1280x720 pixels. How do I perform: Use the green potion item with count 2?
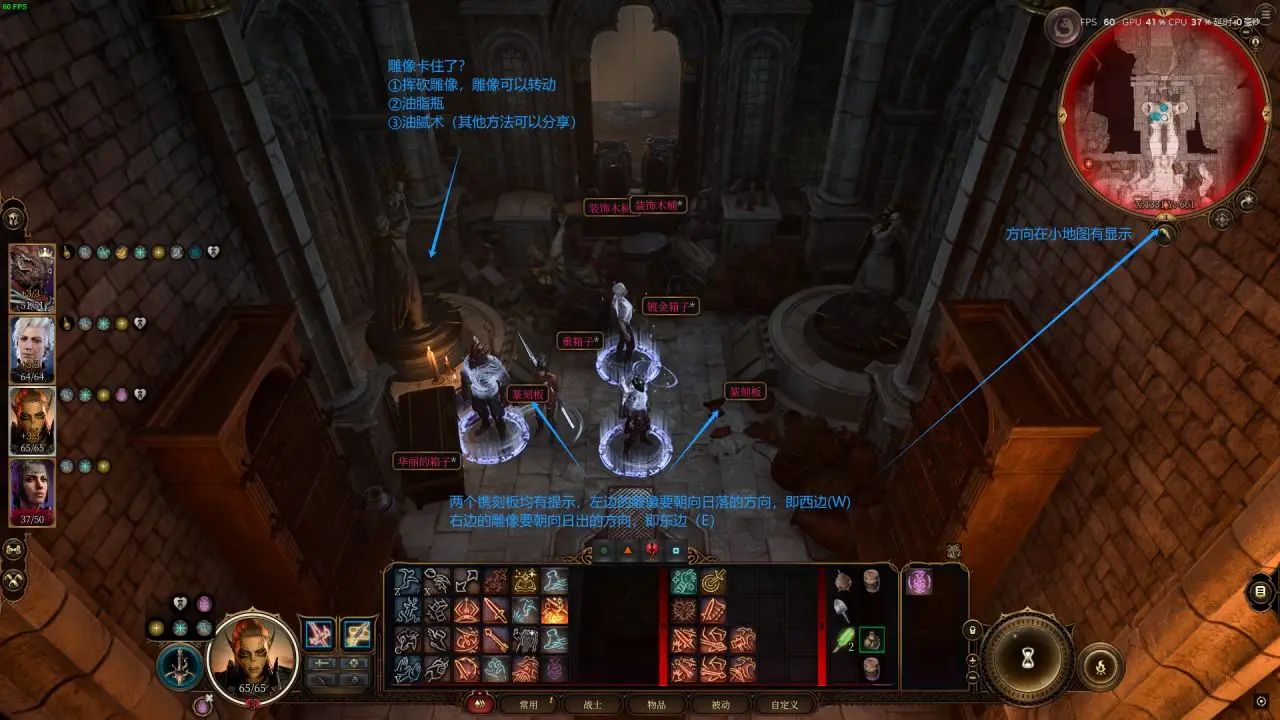(845, 639)
